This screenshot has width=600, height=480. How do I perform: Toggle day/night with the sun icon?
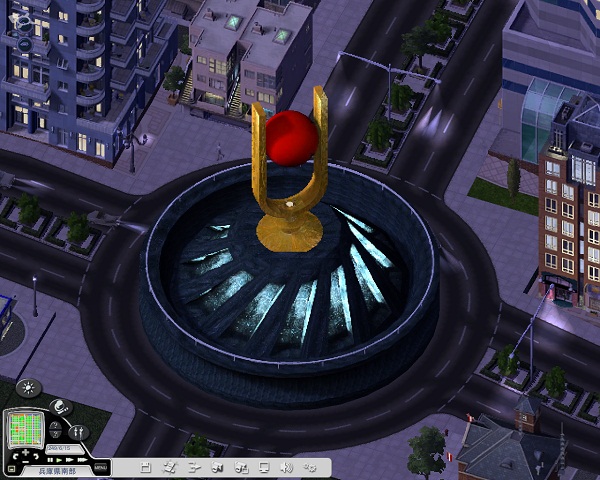click(x=27, y=388)
